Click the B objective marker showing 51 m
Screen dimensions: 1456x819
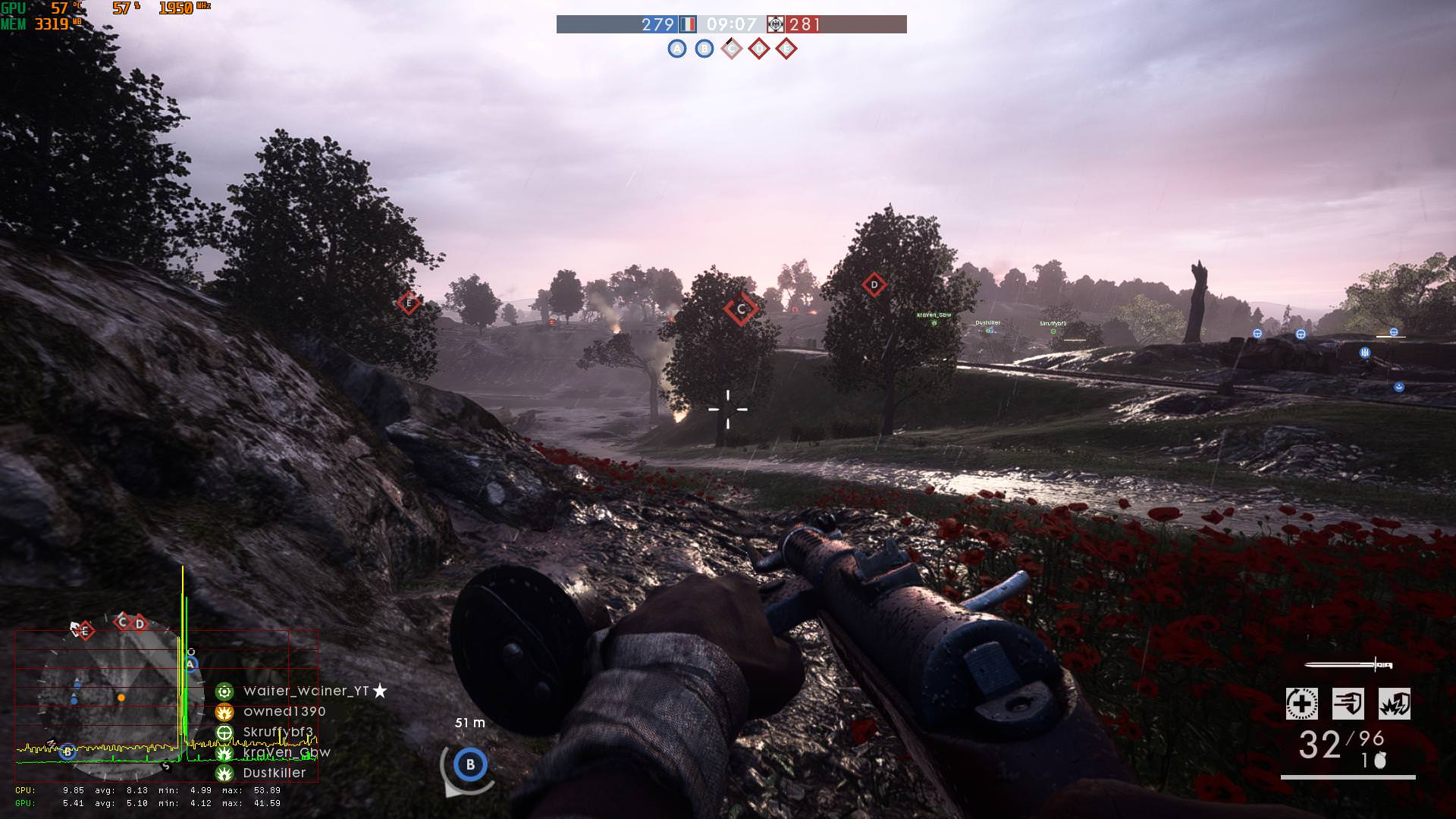click(470, 764)
